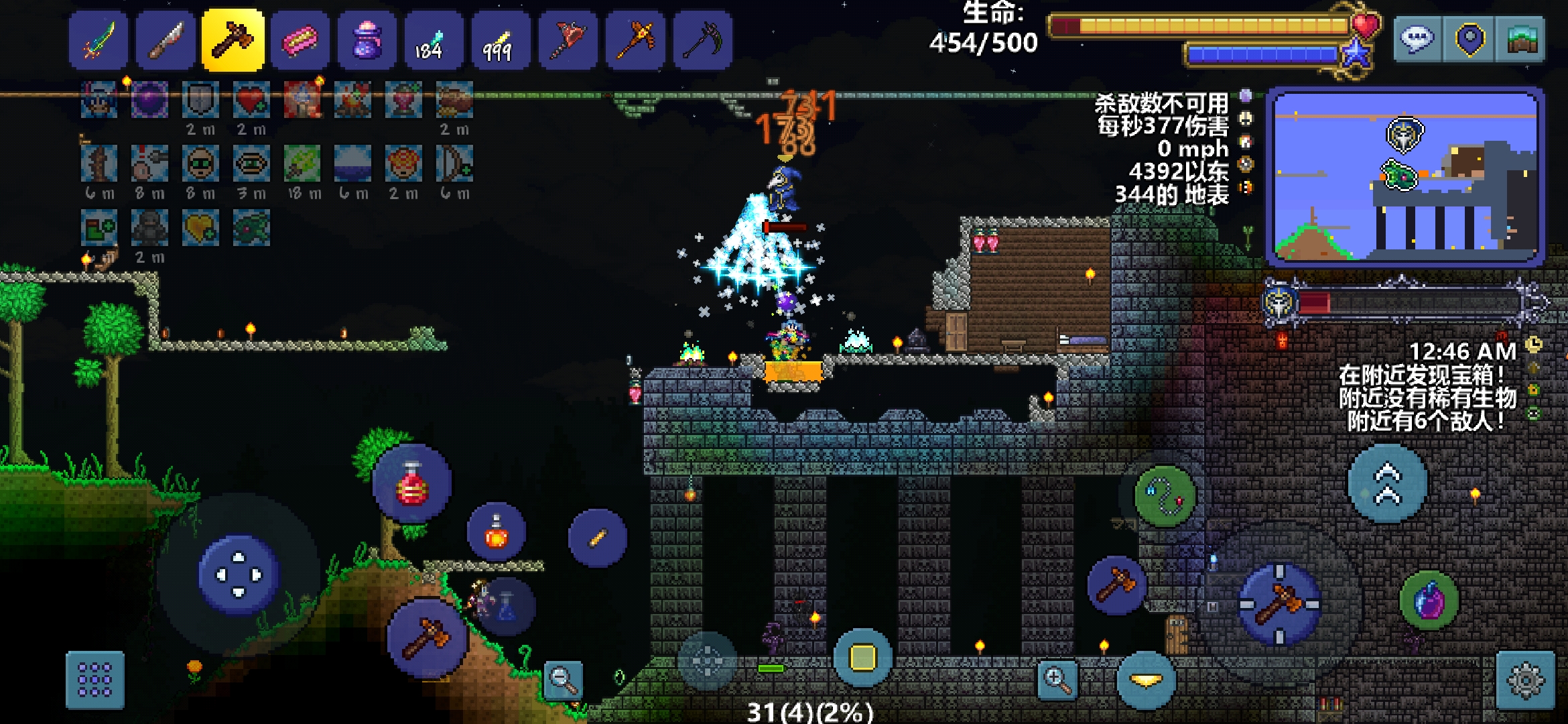Image resolution: width=1568 pixels, height=724 pixels.
Task: Open the minimap
Action: [1405, 177]
